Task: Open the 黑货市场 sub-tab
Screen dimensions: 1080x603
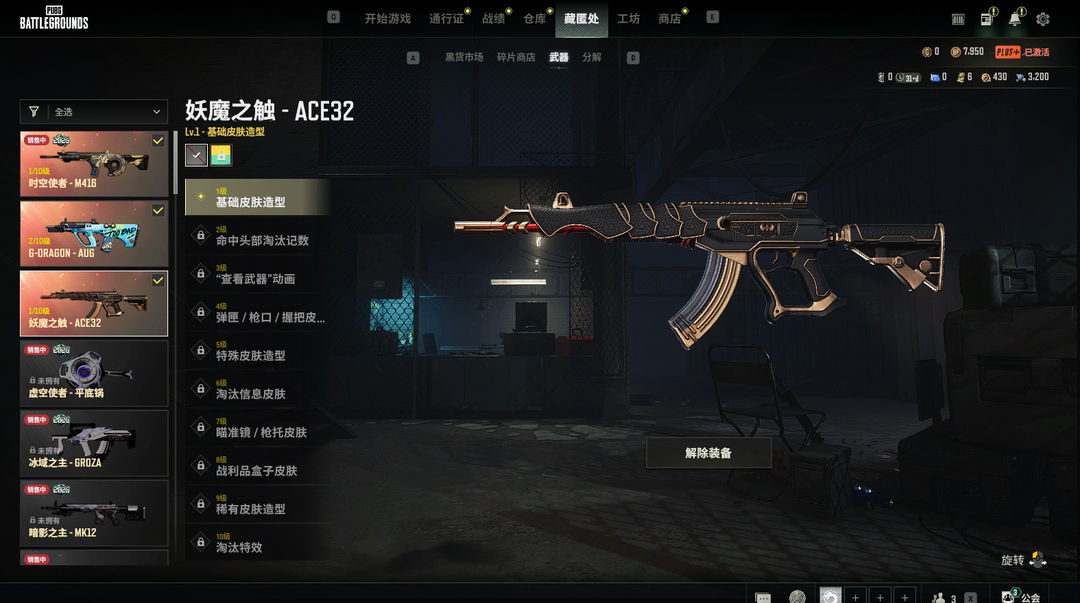Action: pos(464,58)
